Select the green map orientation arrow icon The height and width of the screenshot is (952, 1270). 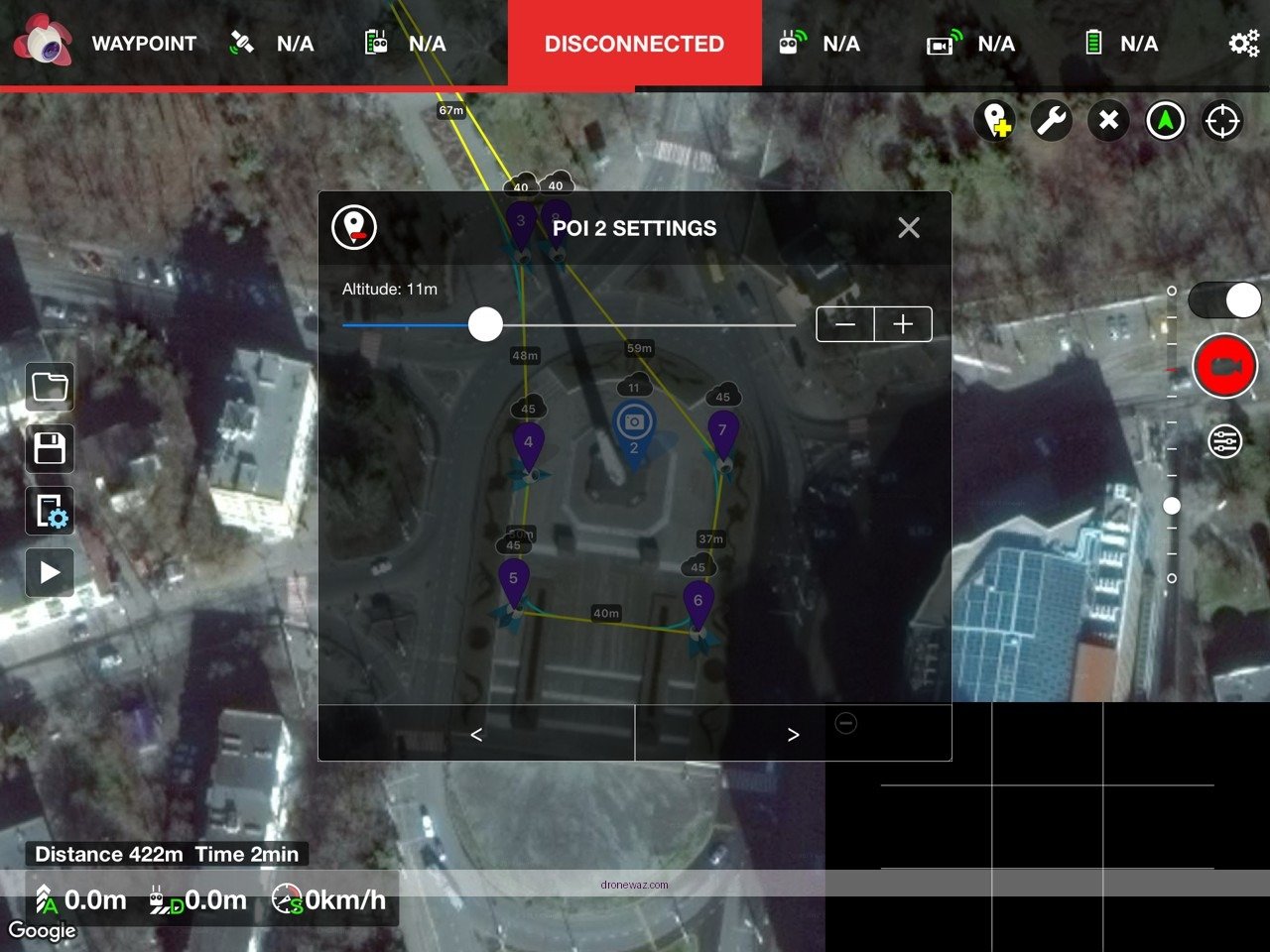click(1166, 120)
